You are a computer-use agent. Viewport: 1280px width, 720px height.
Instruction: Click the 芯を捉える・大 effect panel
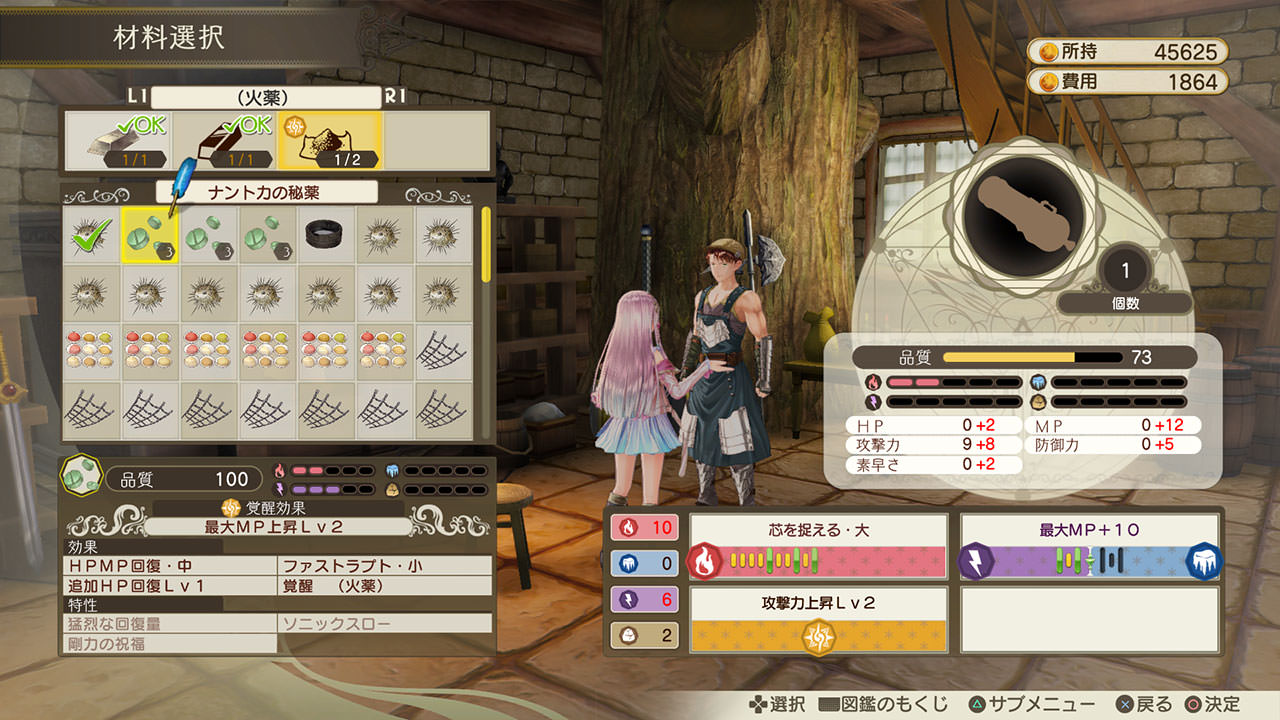[x=818, y=546]
